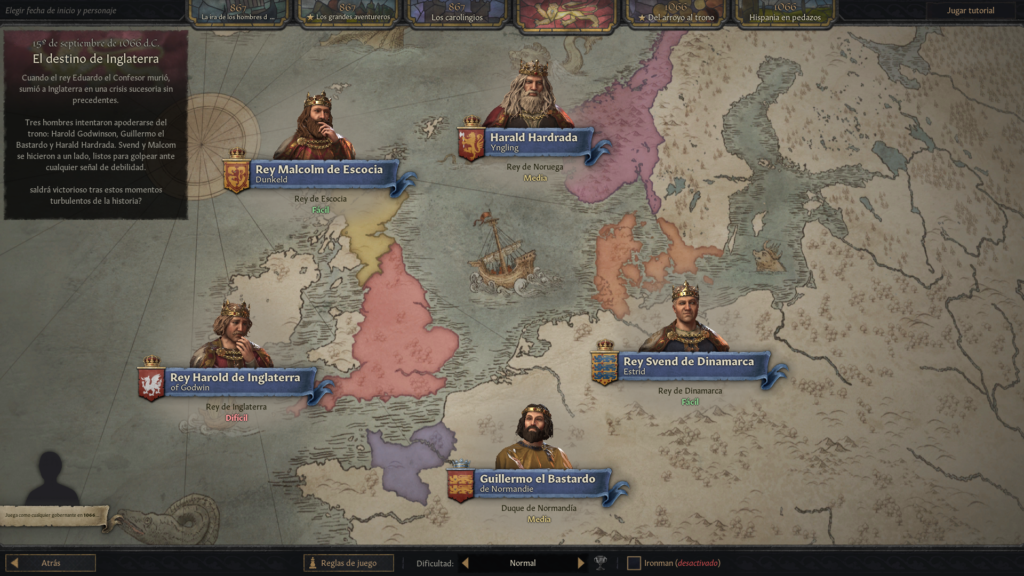Open Reglas de juego
The image size is (1024, 576).
pyautogui.click(x=349, y=563)
